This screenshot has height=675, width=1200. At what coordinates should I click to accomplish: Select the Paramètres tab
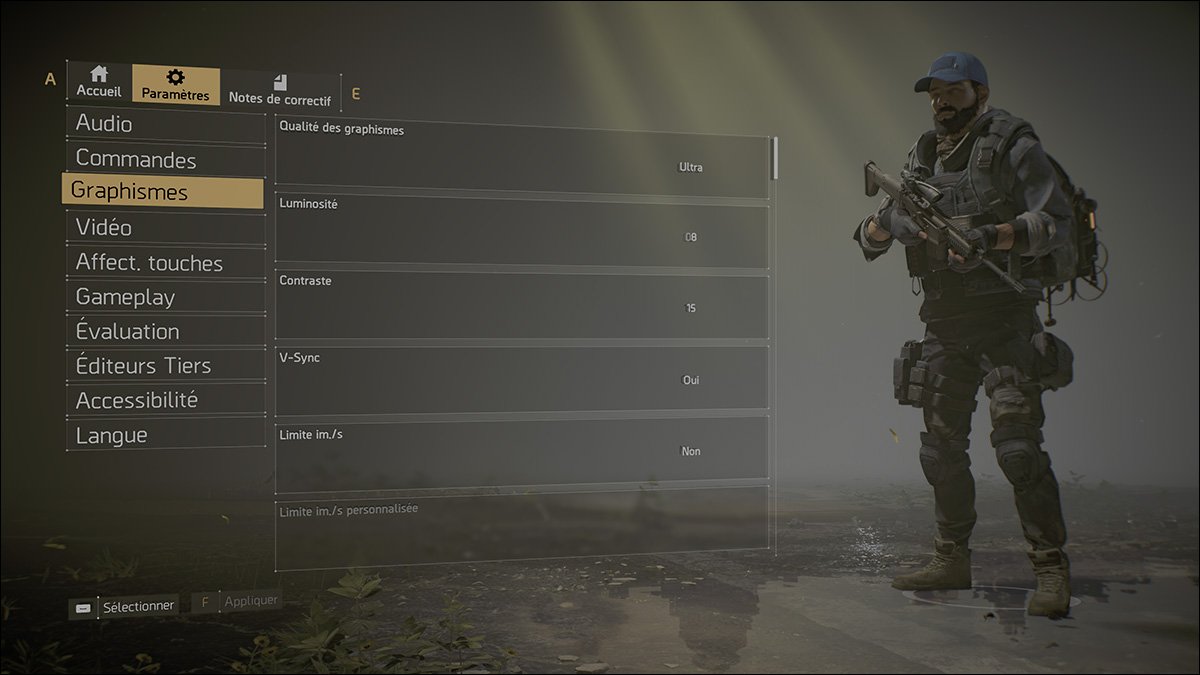tap(175, 85)
